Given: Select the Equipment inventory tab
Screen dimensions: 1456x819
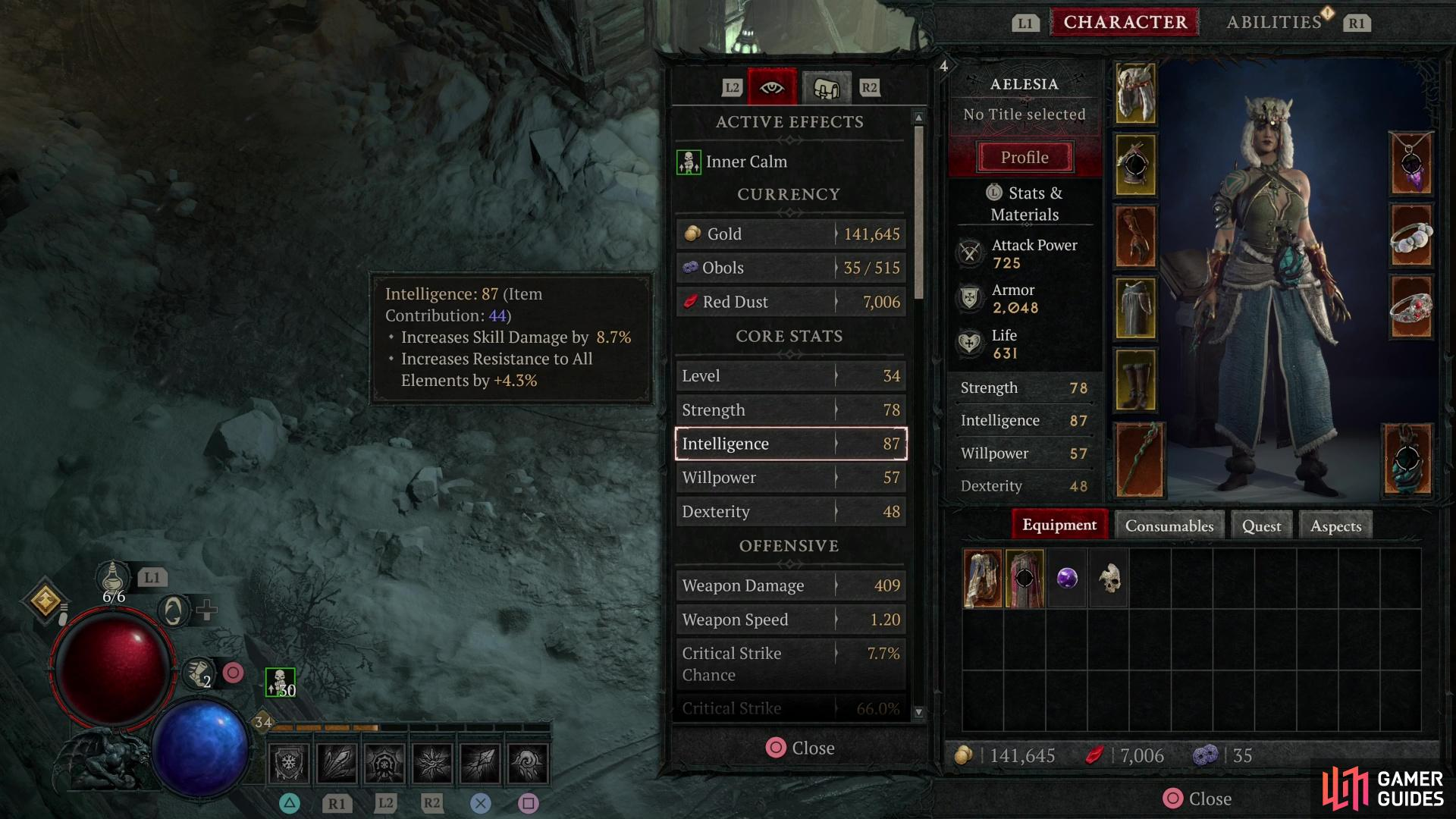Looking at the screenshot, I should pyautogui.click(x=1059, y=525).
